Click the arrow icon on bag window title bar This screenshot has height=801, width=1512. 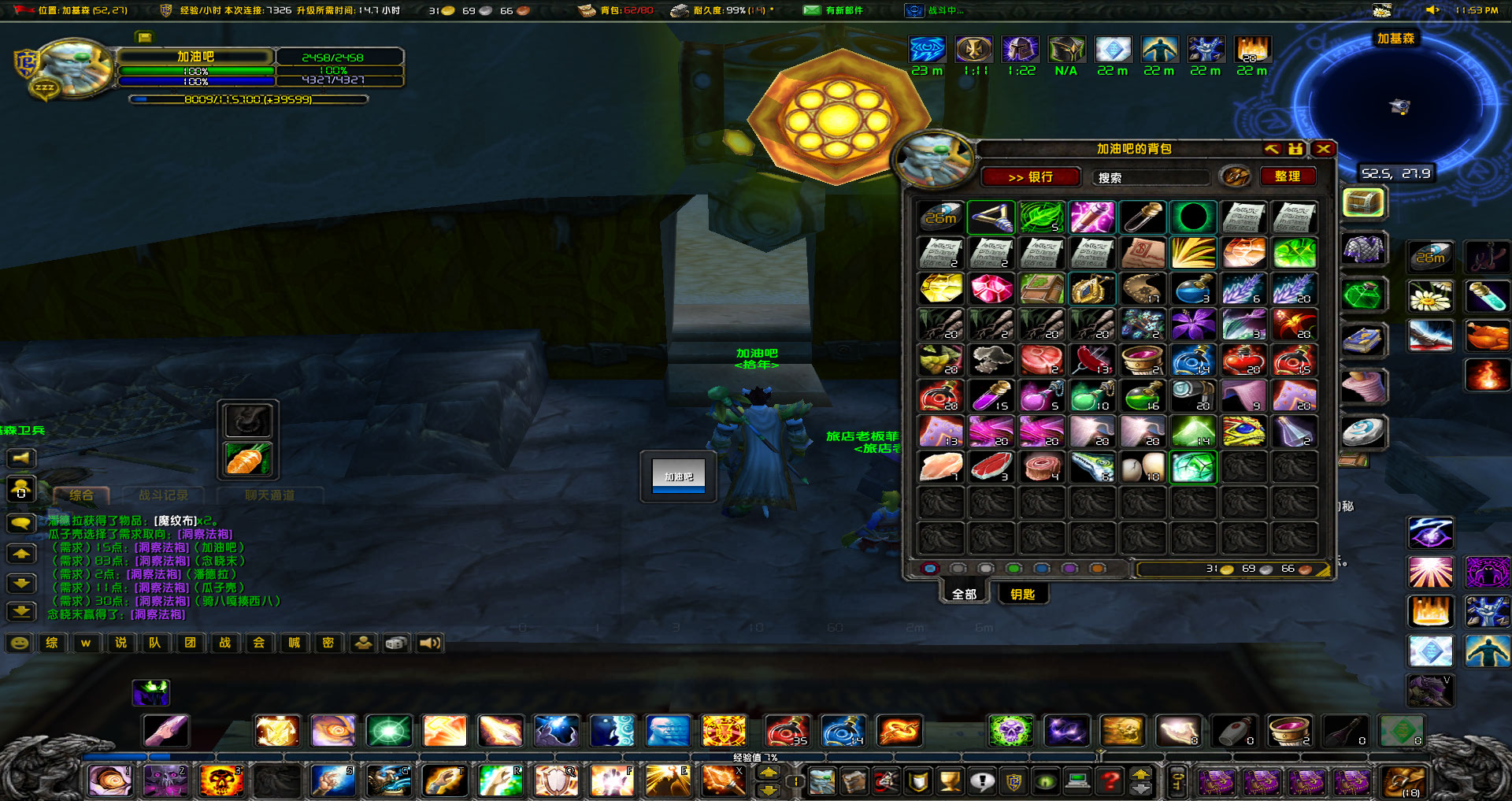[1271, 149]
